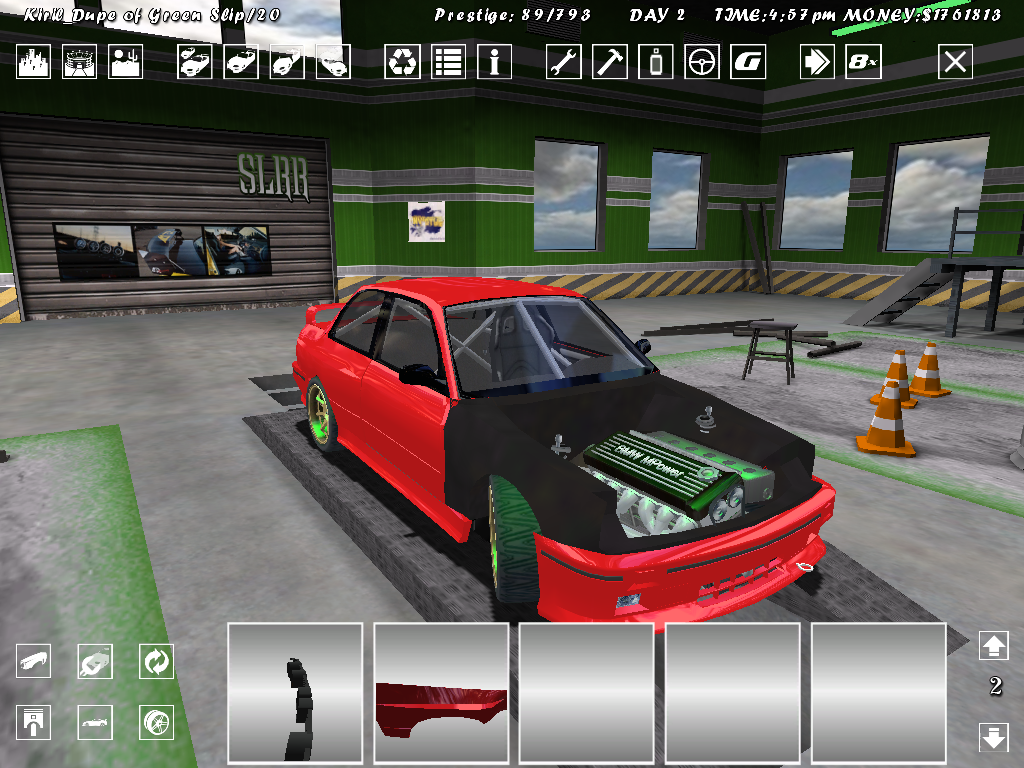This screenshot has height=768, width=1024.
Task: Click the green recycle icon in top toolbar
Action: [x=402, y=62]
